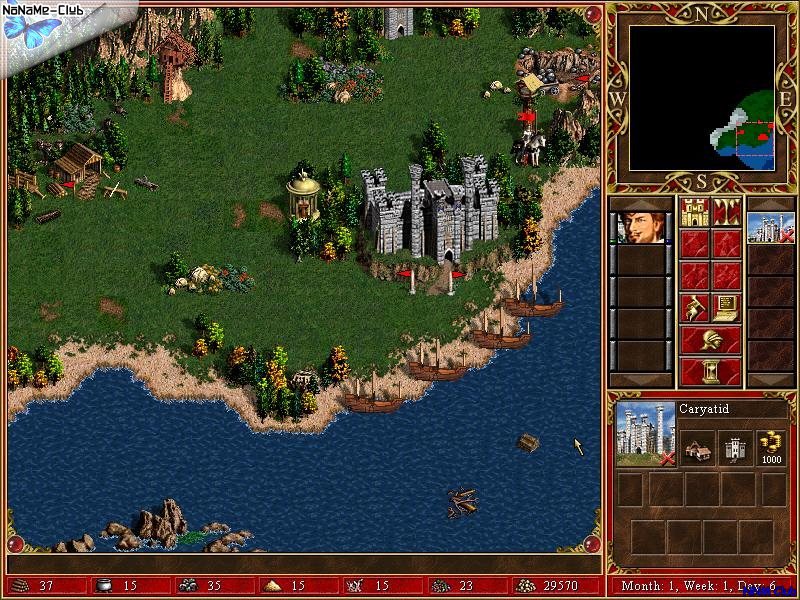800x600 pixels.
Task: Select next hero with the helmet button
Action: point(711,339)
